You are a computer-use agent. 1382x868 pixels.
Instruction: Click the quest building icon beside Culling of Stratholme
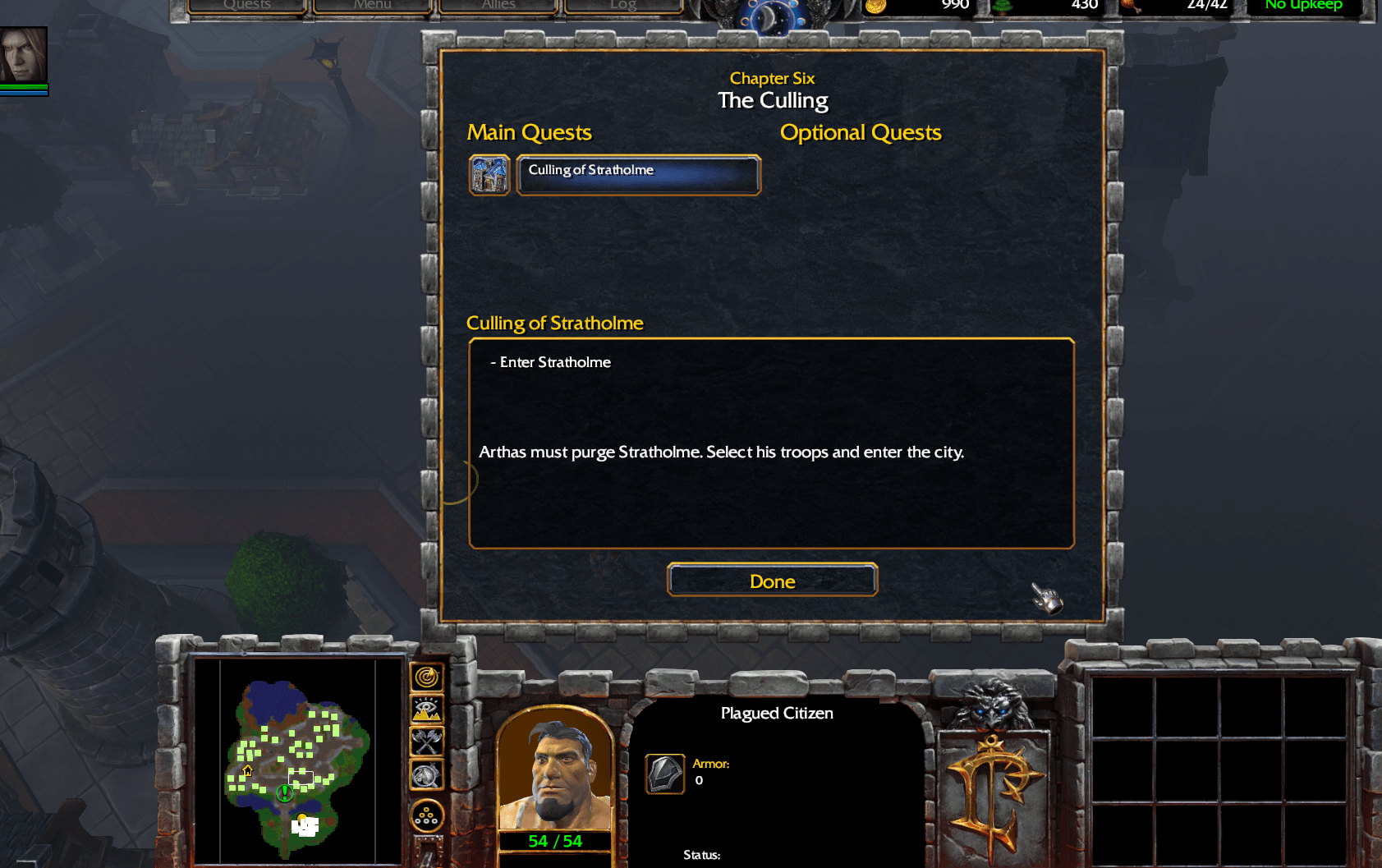click(x=489, y=174)
